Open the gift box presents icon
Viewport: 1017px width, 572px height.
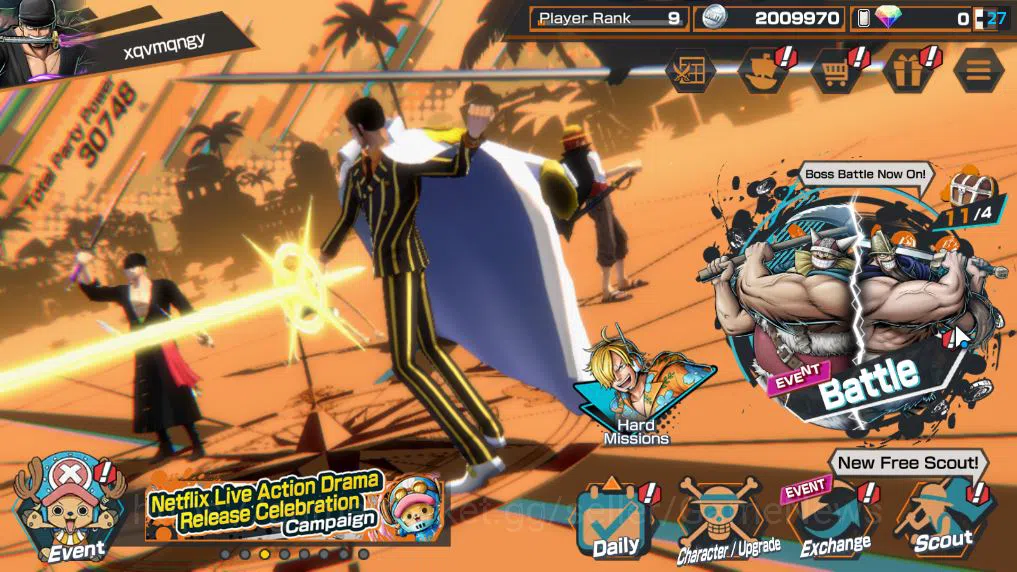908,71
